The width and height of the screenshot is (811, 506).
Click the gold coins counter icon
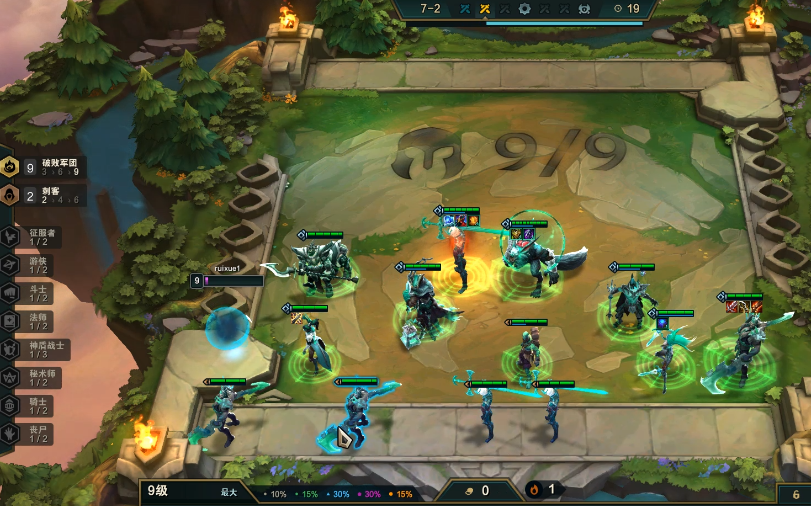pyautogui.click(x=470, y=490)
